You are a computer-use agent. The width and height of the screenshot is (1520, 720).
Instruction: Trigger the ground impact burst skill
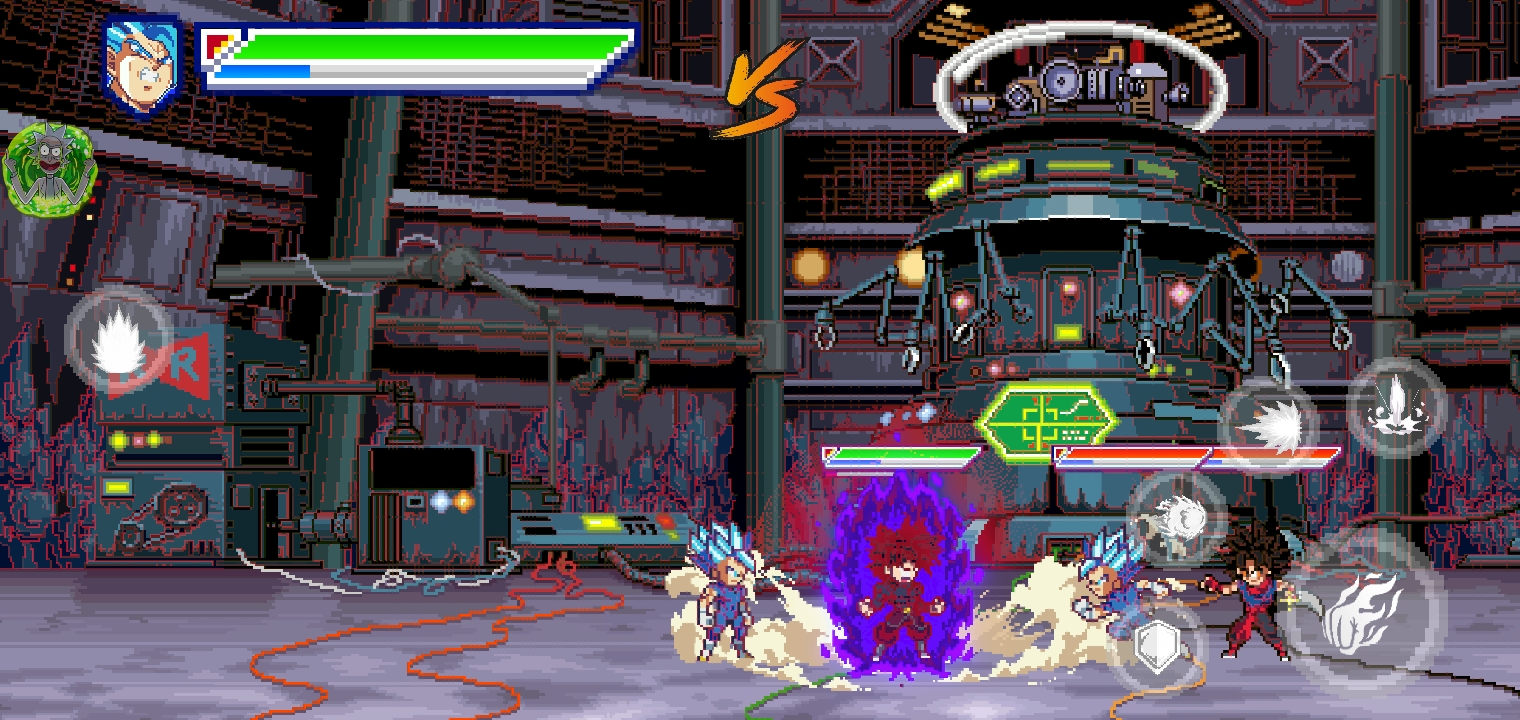[1396, 407]
